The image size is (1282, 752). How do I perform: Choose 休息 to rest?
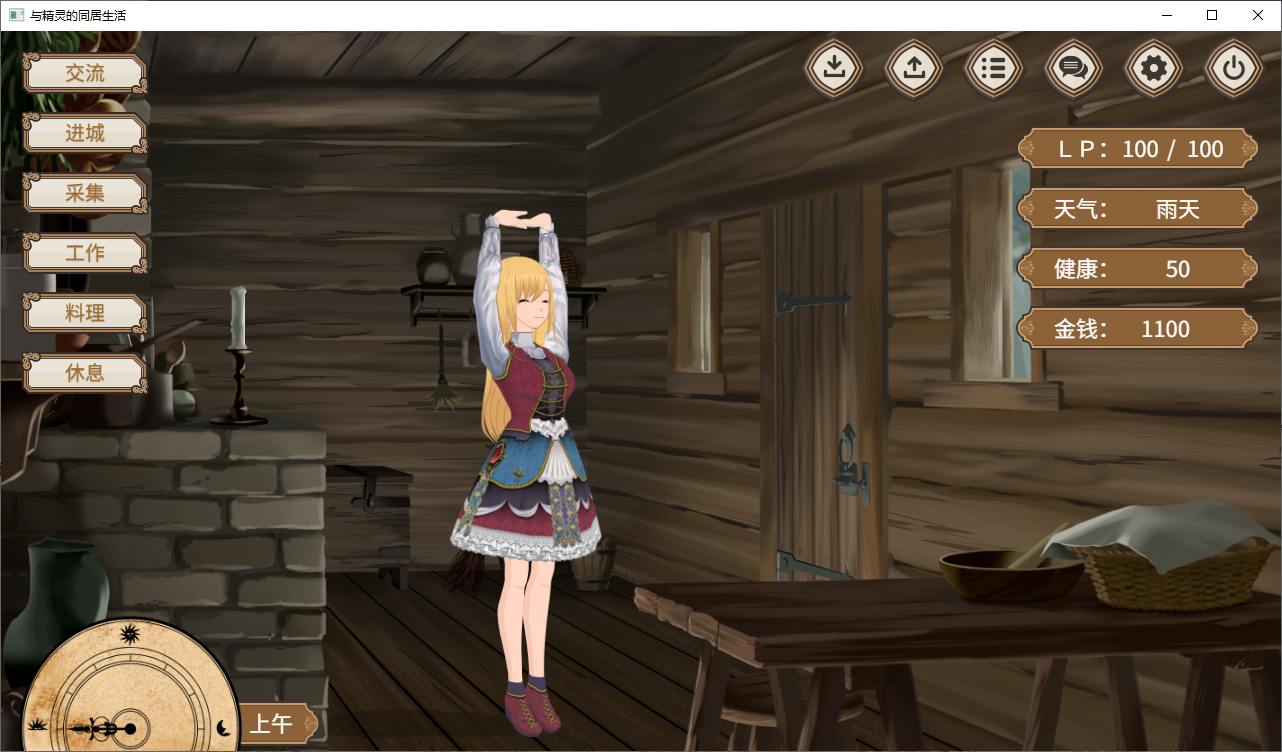(85, 373)
